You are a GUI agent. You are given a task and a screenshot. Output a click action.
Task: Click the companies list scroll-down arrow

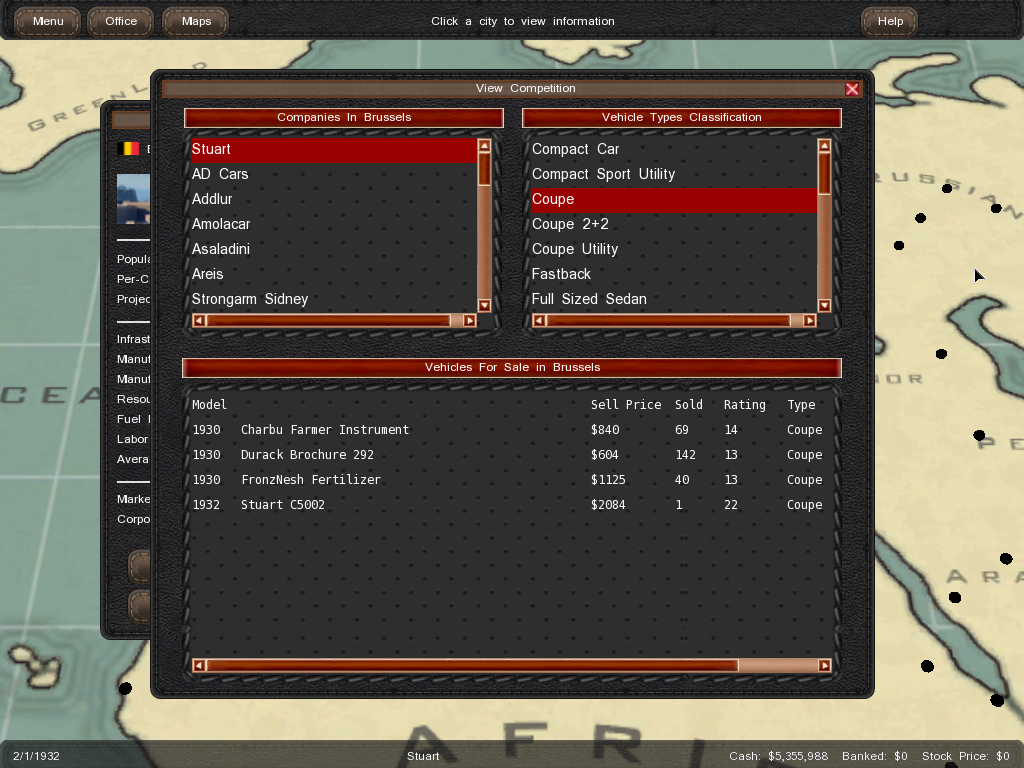(484, 306)
